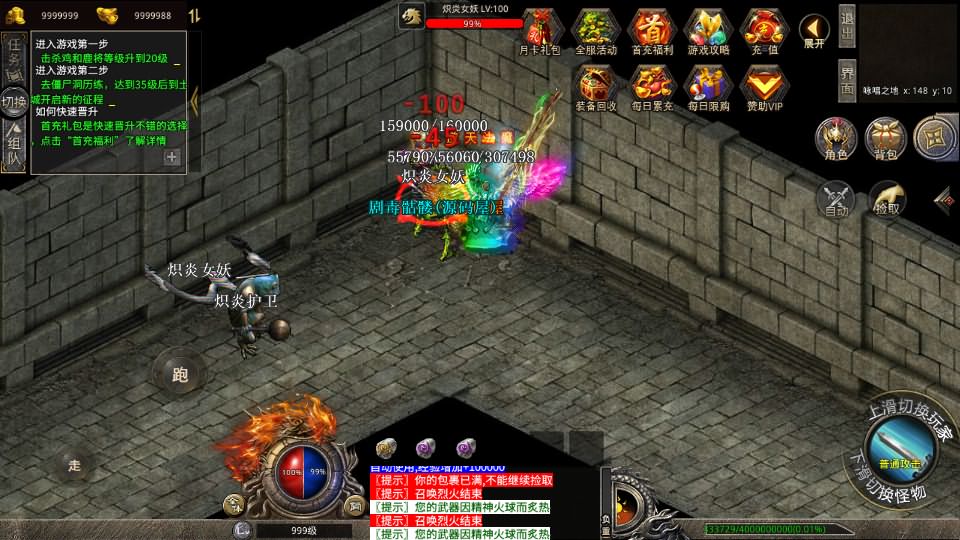Open the 背包 backpack inventory

[x=885, y=139]
